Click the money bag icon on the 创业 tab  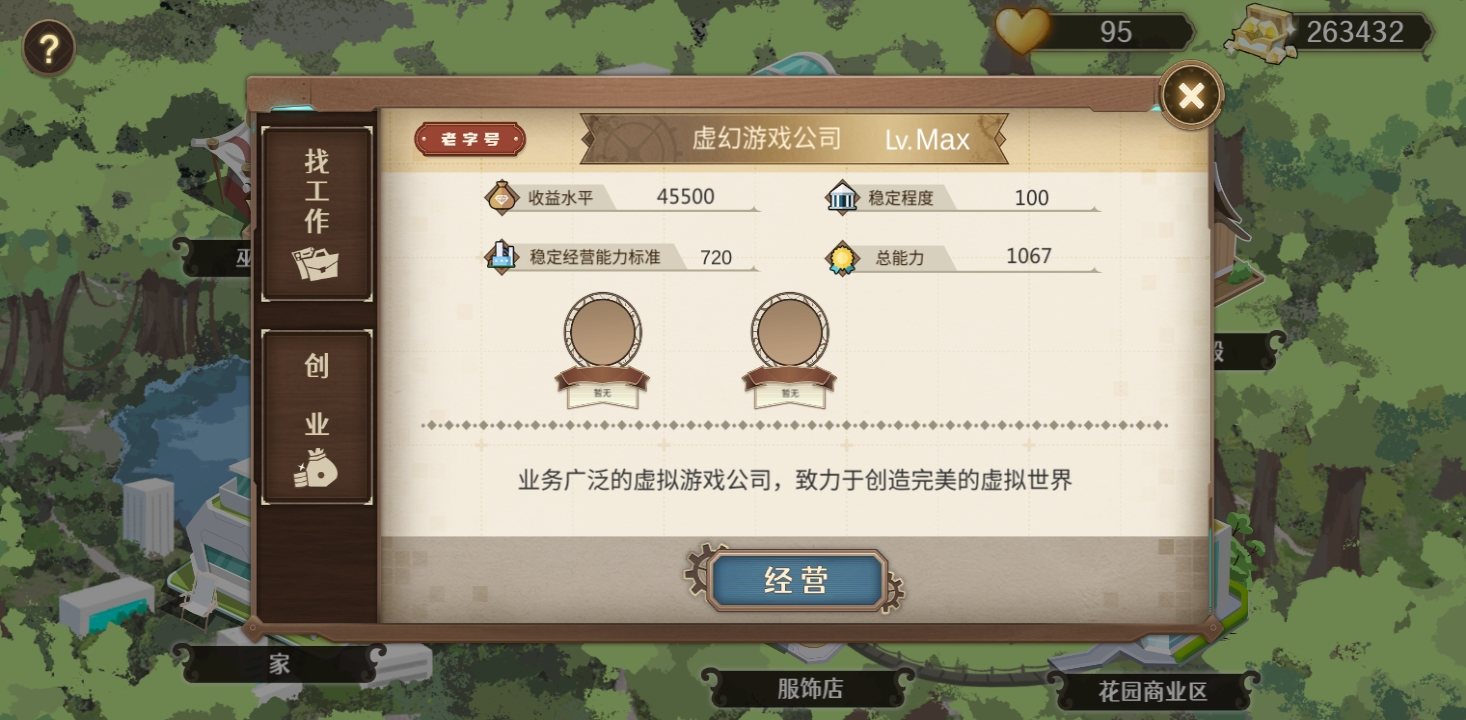pyautogui.click(x=318, y=467)
